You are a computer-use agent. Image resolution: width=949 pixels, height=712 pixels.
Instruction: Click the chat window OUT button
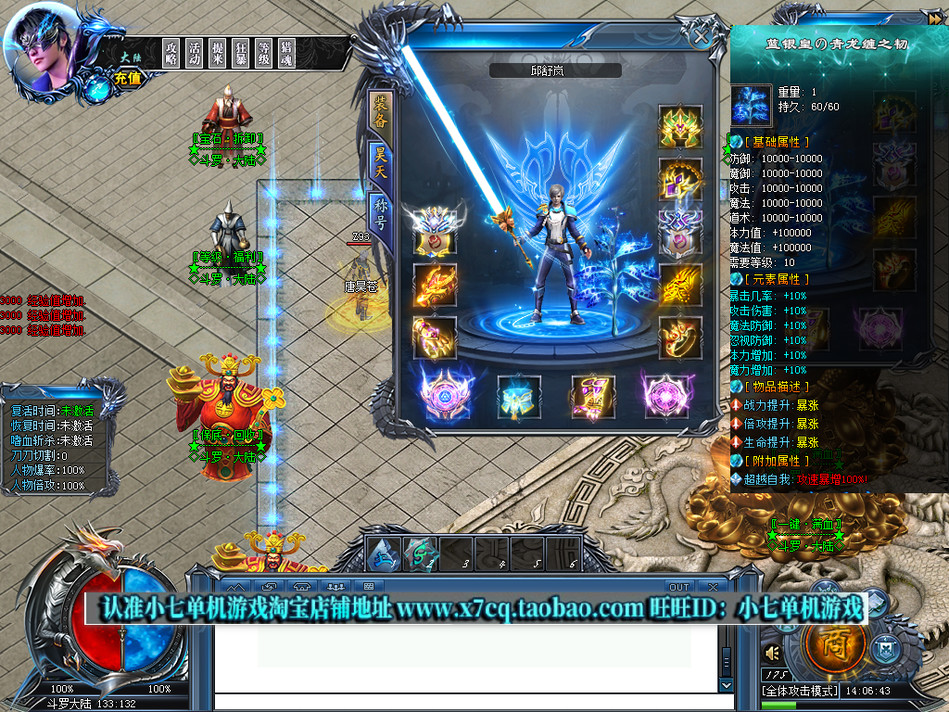[x=679, y=587]
